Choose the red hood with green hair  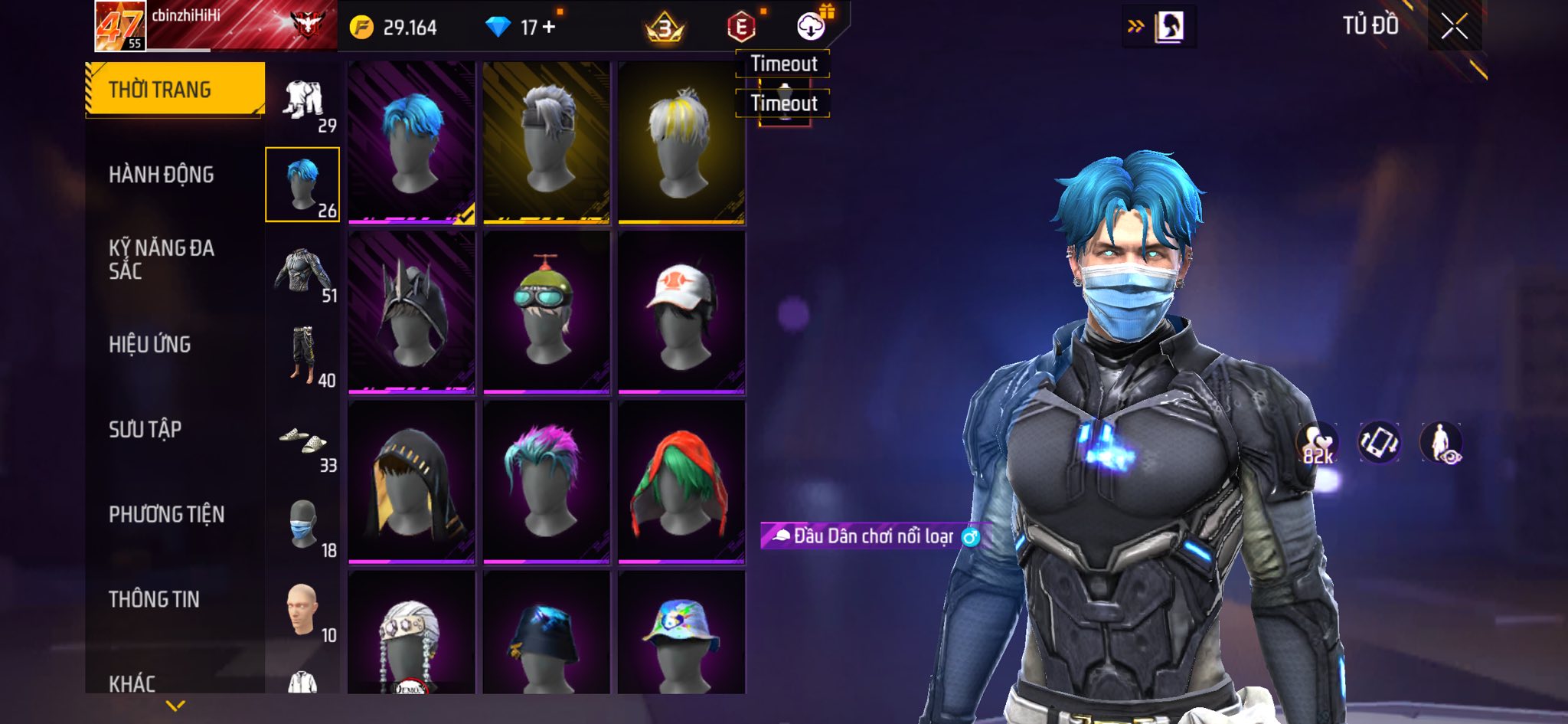(x=681, y=482)
